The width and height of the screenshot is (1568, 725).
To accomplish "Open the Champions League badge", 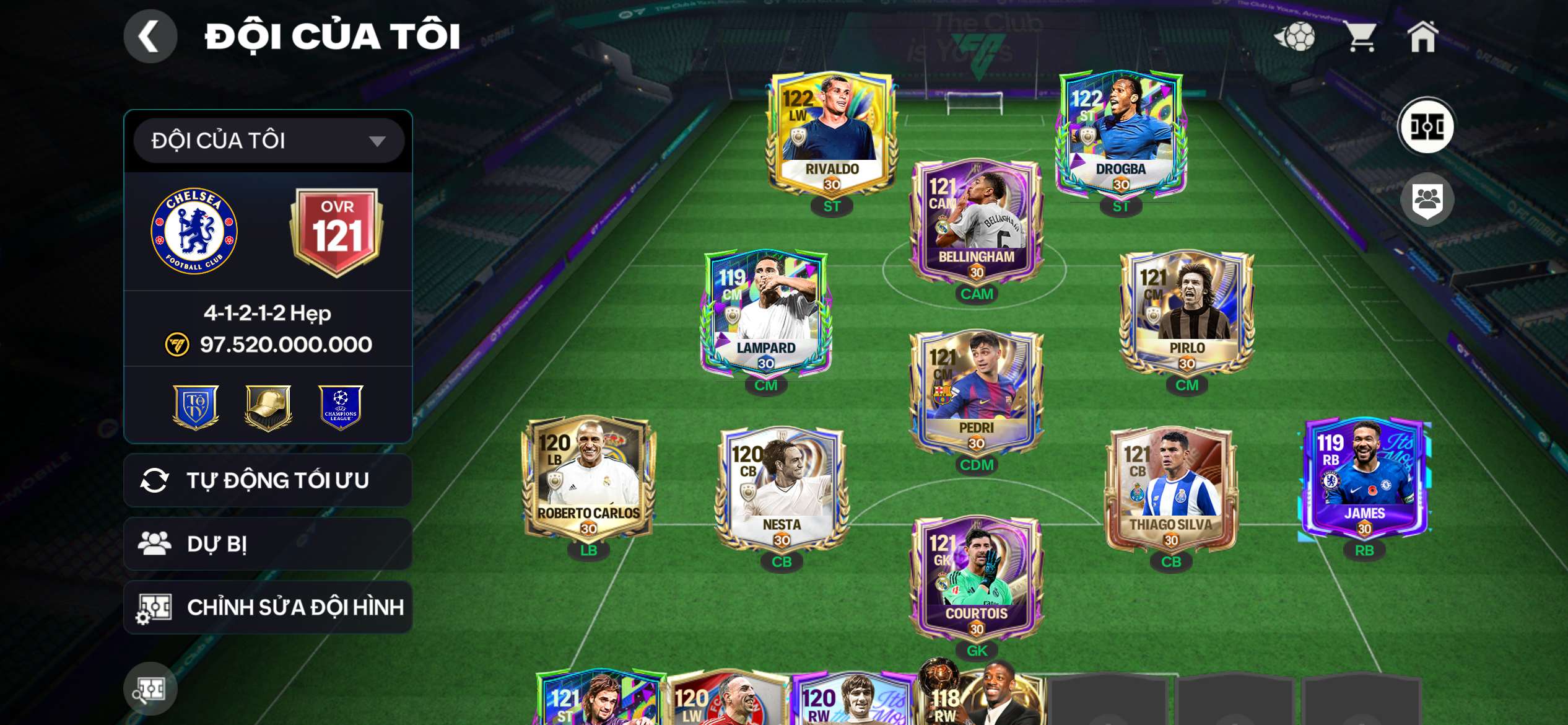I will click(x=340, y=407).
